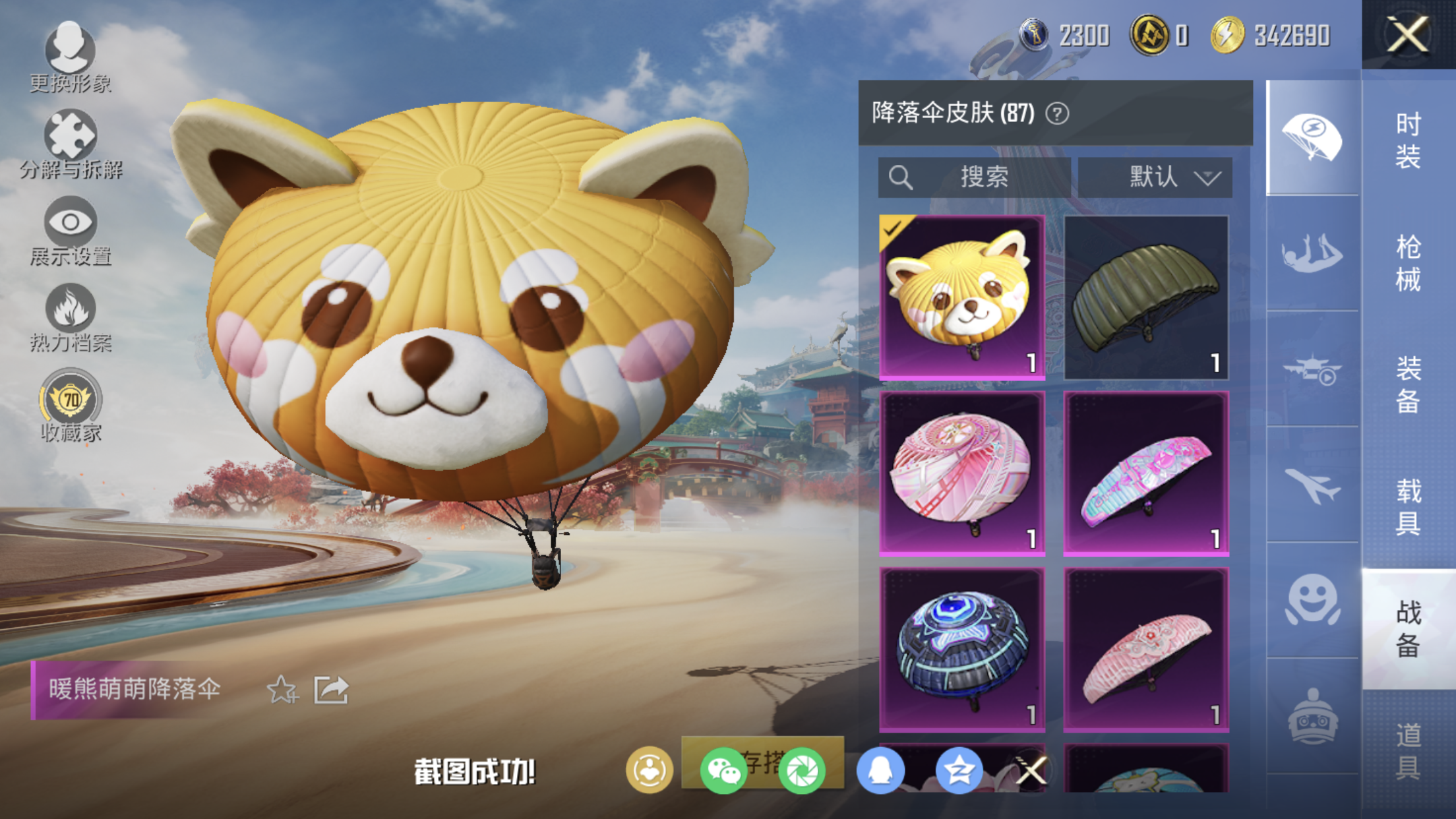
Task: Switch to the 枪械 firearms tab
Action: point(1408,263)
